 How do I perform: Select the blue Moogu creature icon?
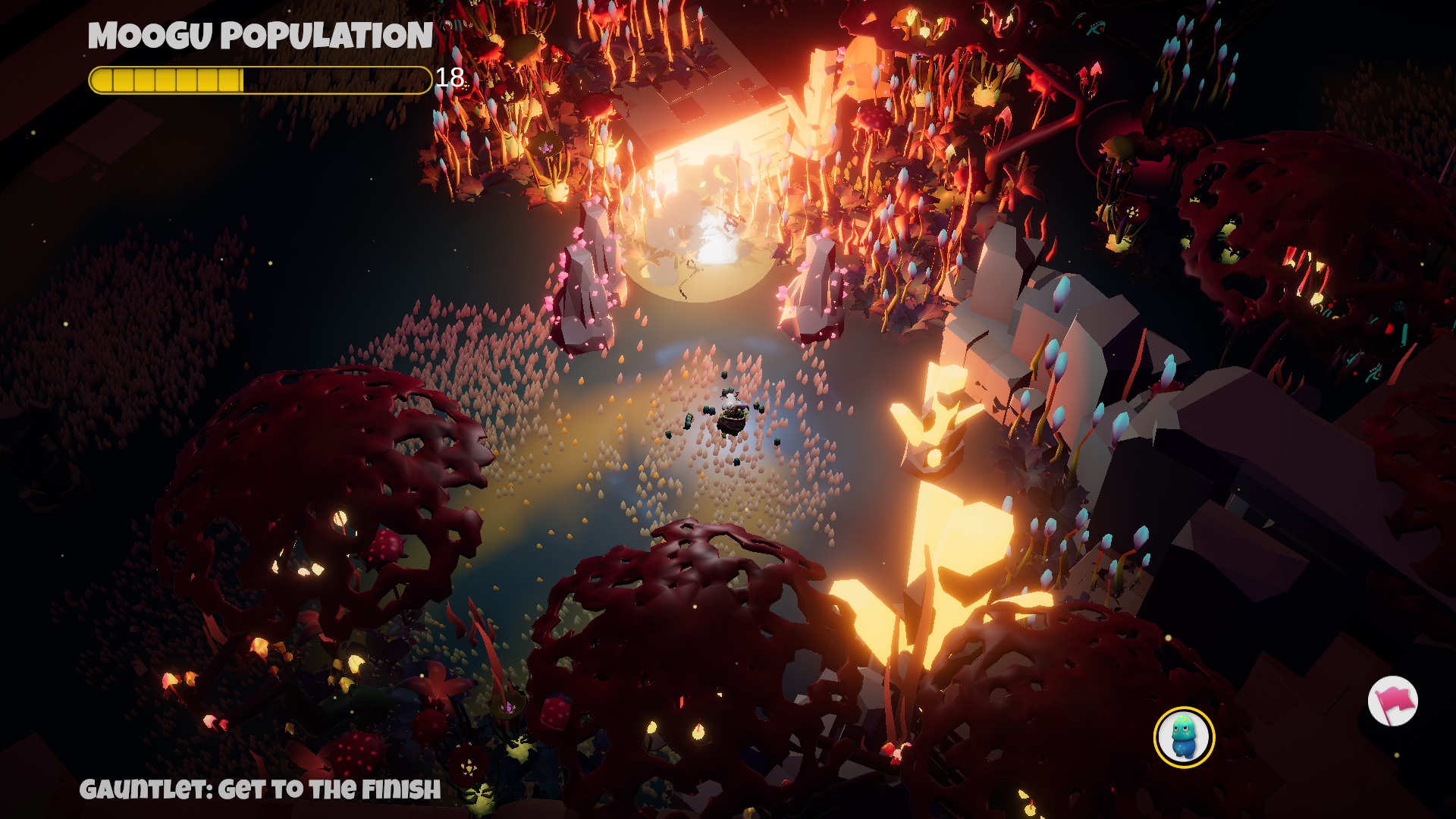click(x=1184, y=737)
